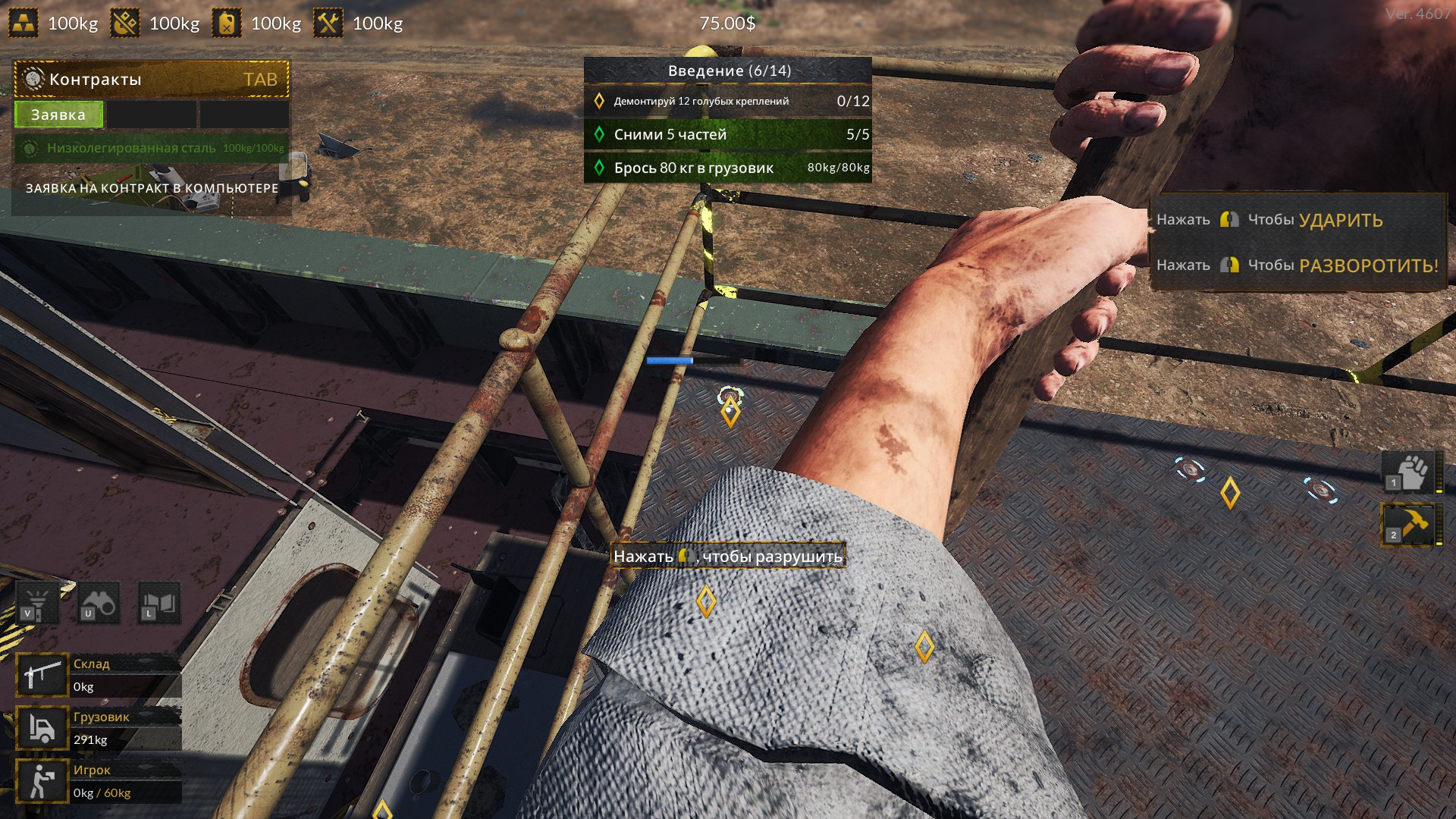Screen dimensions: 1456x819
Task: Activate the binoculars icon
Action: click(x=99, y=604)
